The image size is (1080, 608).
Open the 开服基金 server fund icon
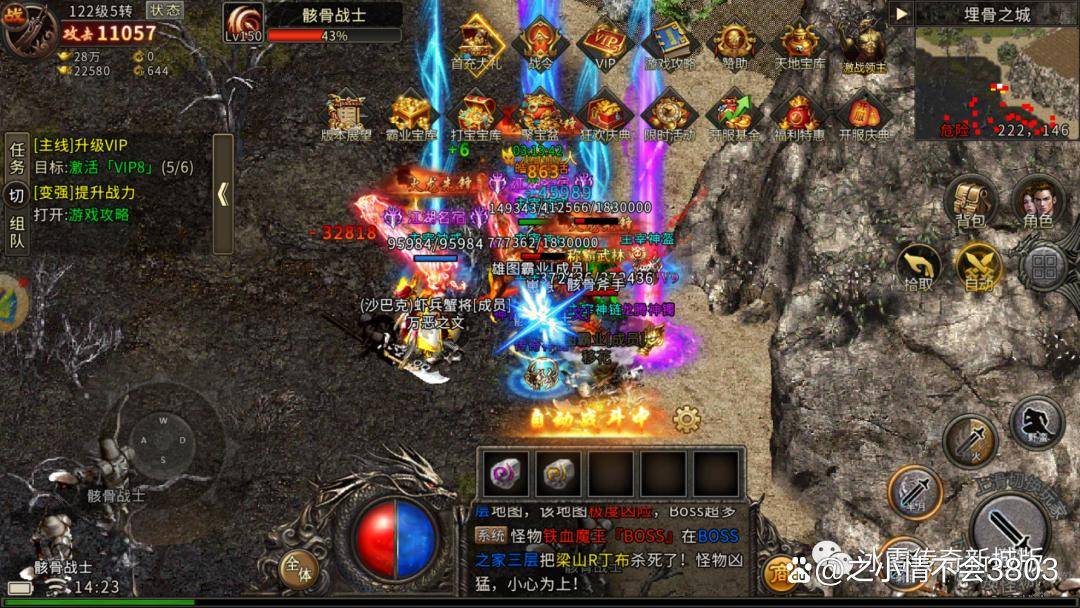click(x=735, y=114)
